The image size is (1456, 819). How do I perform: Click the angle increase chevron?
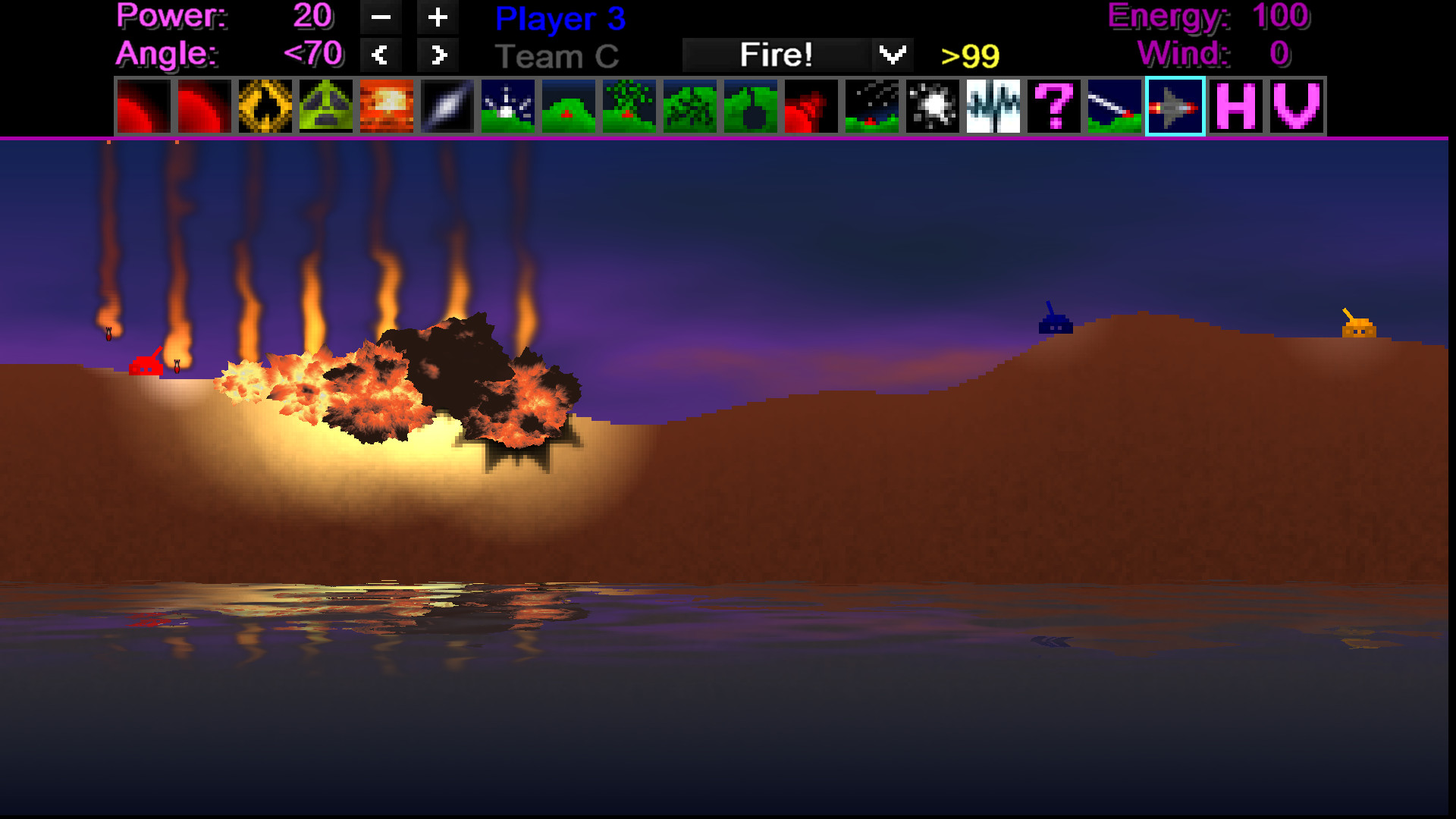[438, 54]
